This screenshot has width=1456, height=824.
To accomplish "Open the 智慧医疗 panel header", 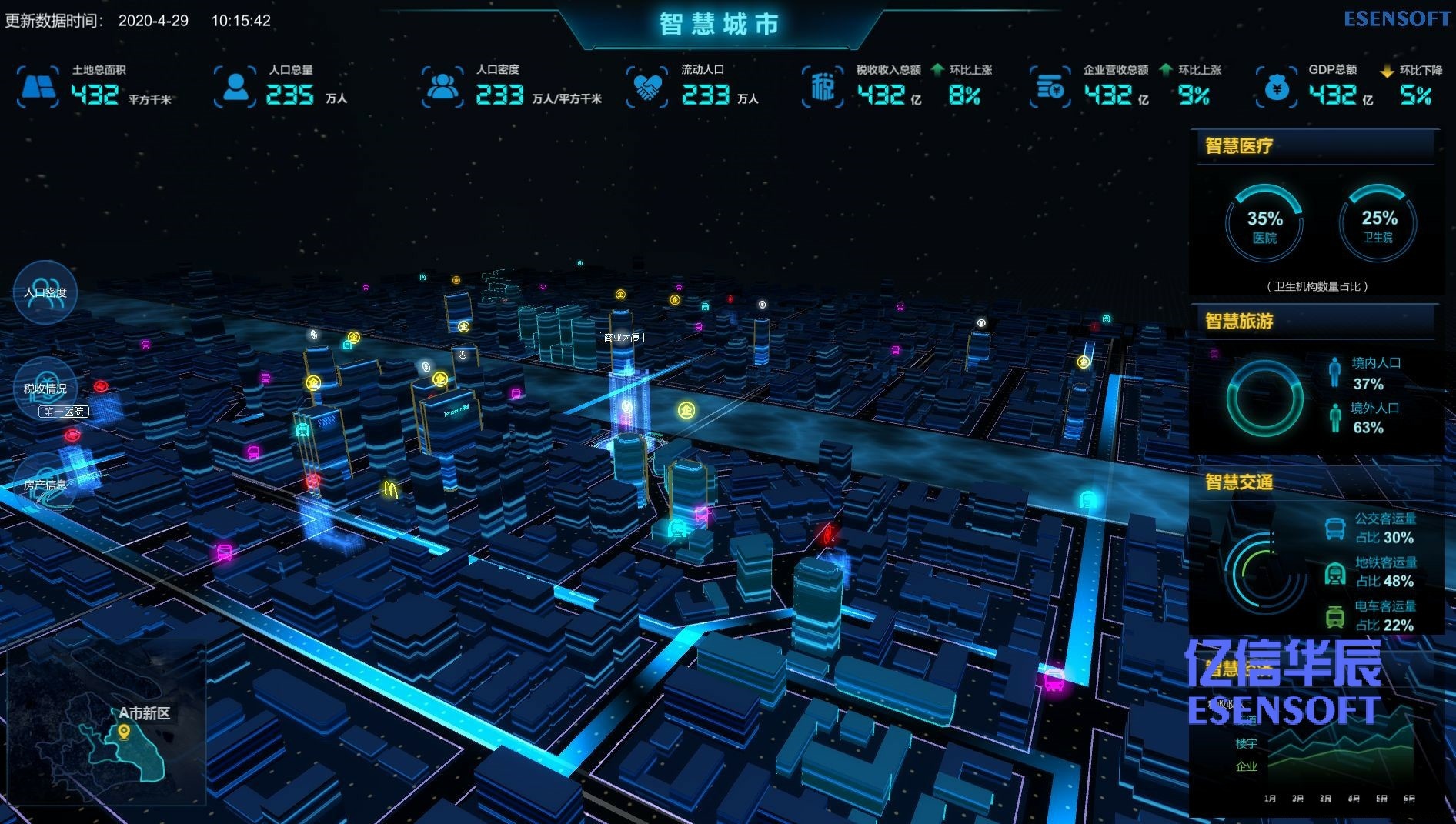I will click(1239, 146).
